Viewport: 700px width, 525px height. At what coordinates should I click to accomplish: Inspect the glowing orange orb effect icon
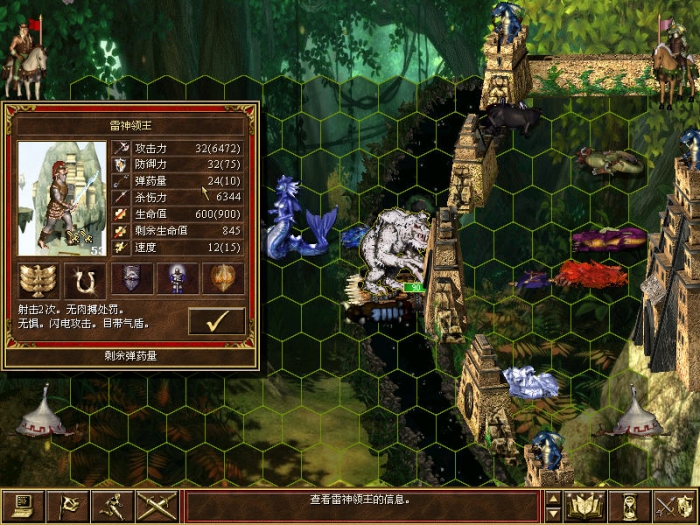click(223, 278)
